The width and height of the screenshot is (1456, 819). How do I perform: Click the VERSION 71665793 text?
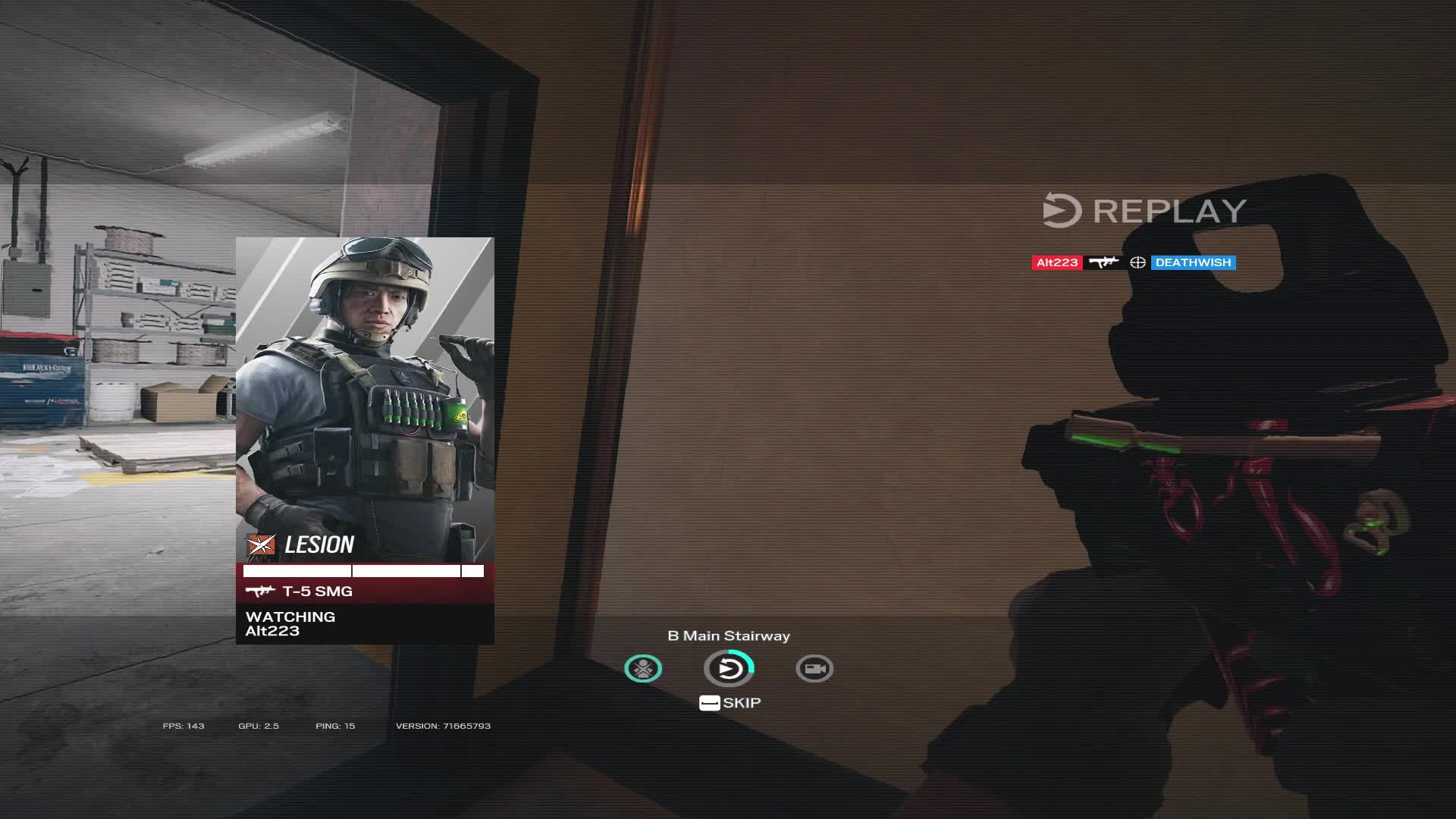tap(444, 726)
